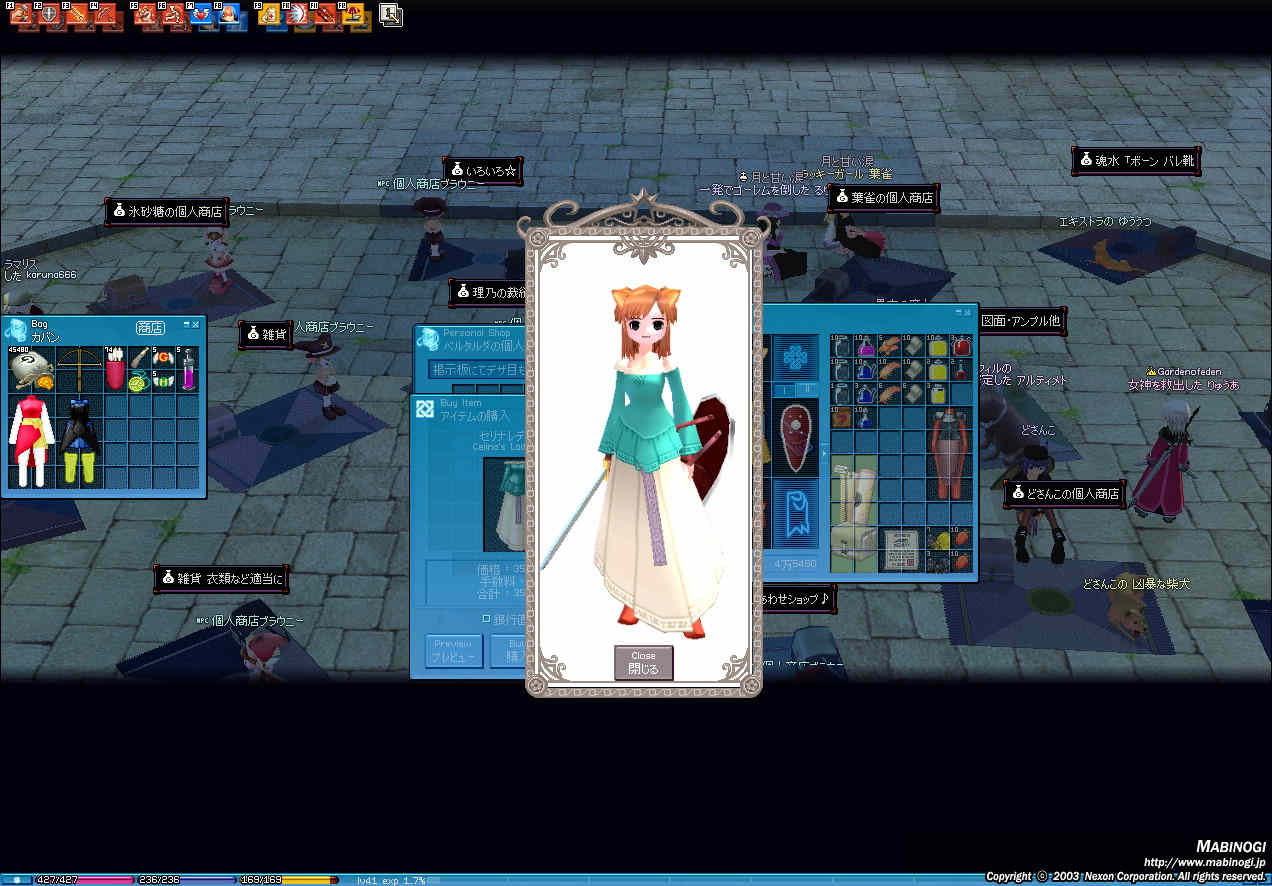
Task: Activate the F9 first aid skill
Action: click(269, 15)
